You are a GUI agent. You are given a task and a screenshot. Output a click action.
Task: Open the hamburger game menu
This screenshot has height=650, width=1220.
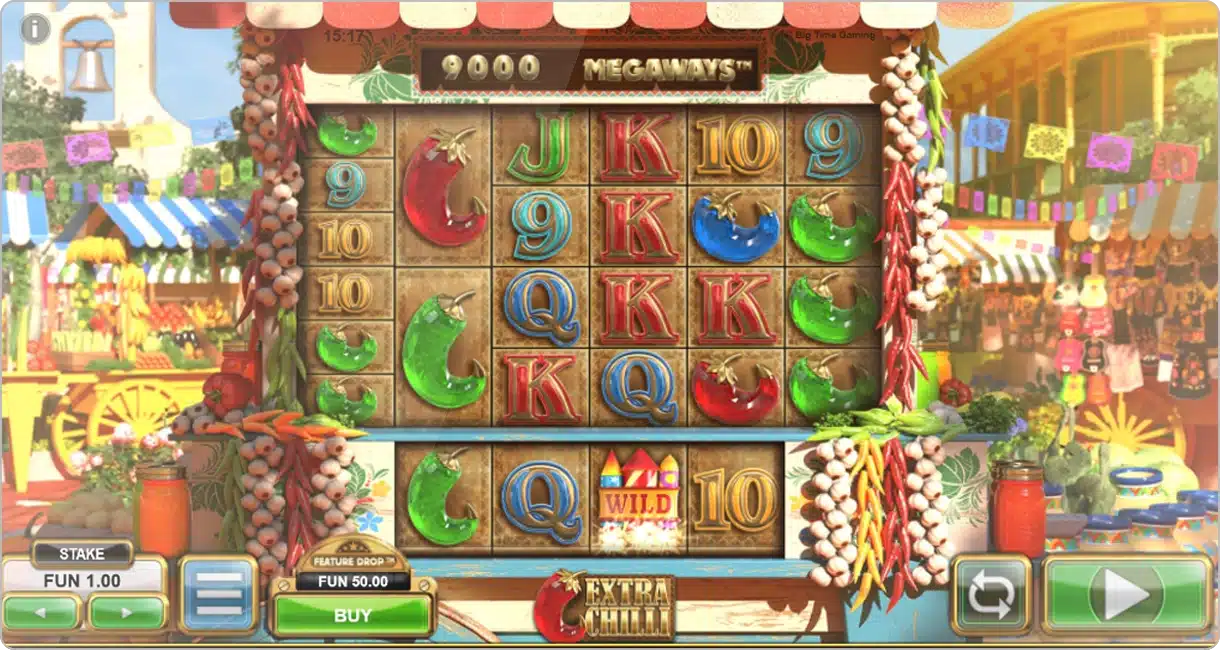(218, 595)
